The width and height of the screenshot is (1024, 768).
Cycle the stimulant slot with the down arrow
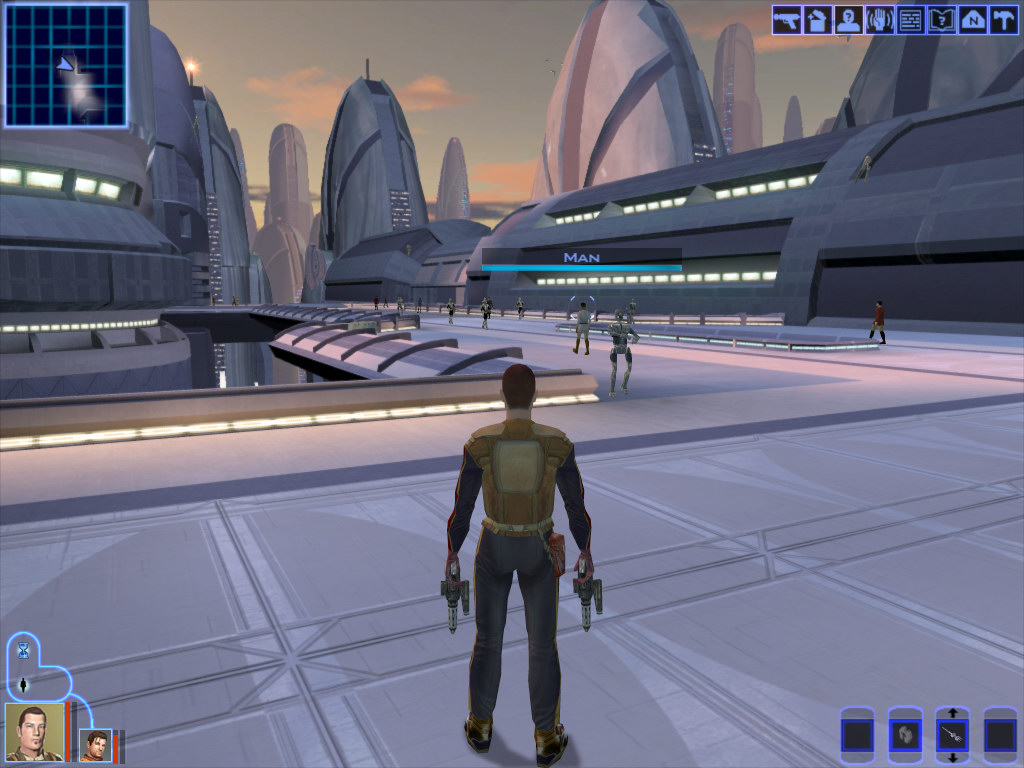(953, 759)
